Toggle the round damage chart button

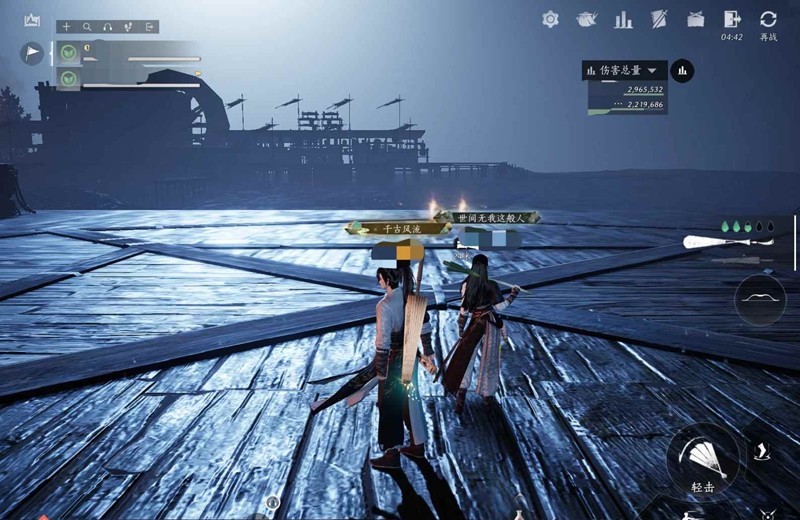tap(683, 71)
